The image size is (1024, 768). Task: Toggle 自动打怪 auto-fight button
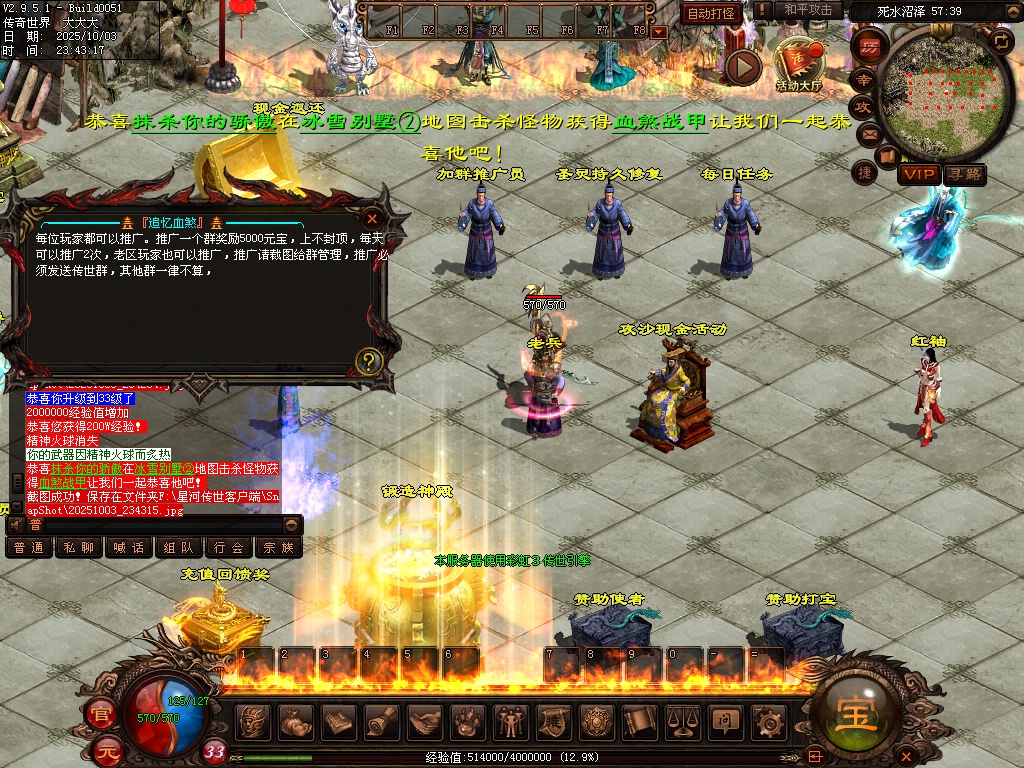[x=712, y=13]
